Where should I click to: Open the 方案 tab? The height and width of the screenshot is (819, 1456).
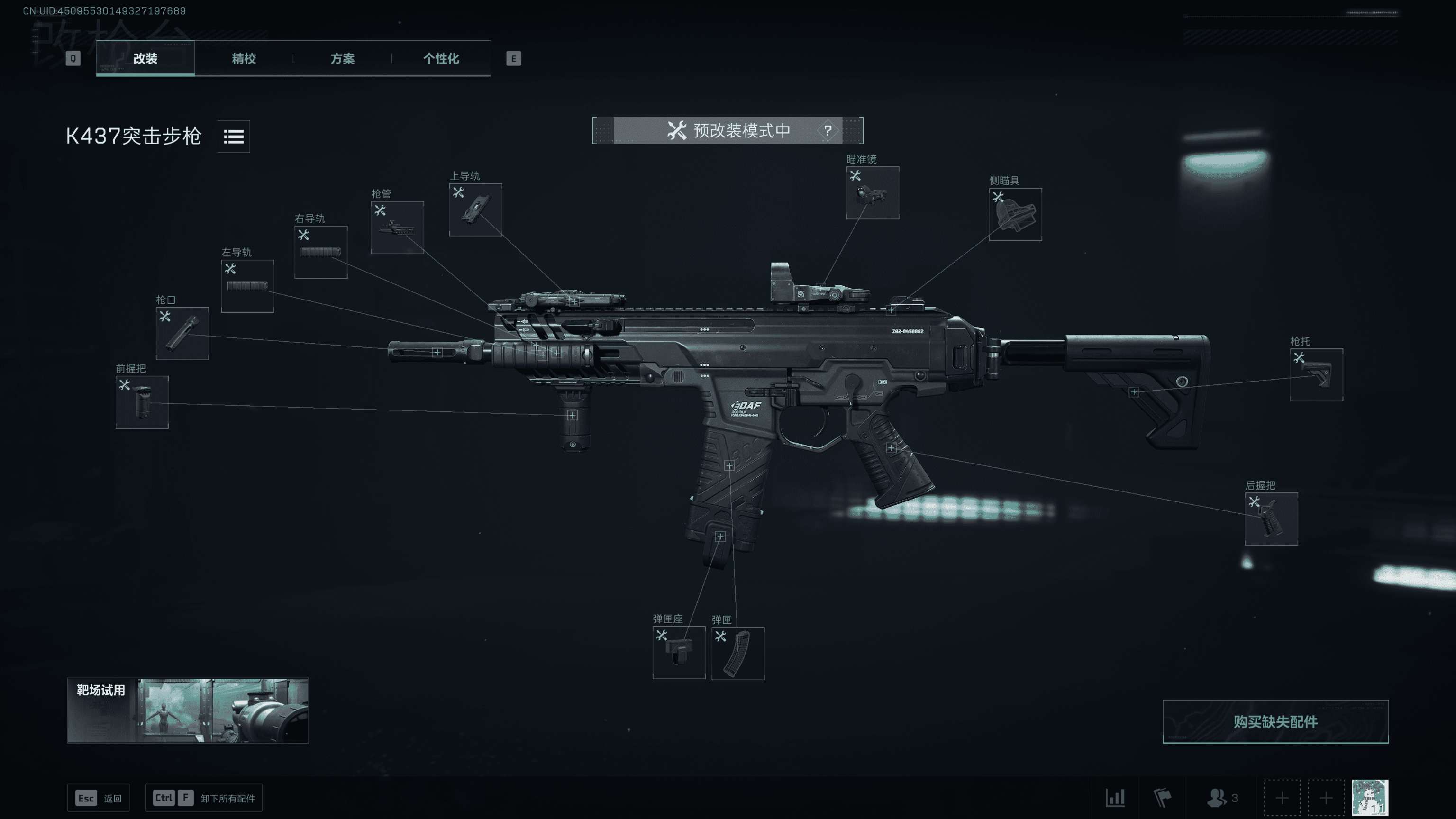coord(343,58)
